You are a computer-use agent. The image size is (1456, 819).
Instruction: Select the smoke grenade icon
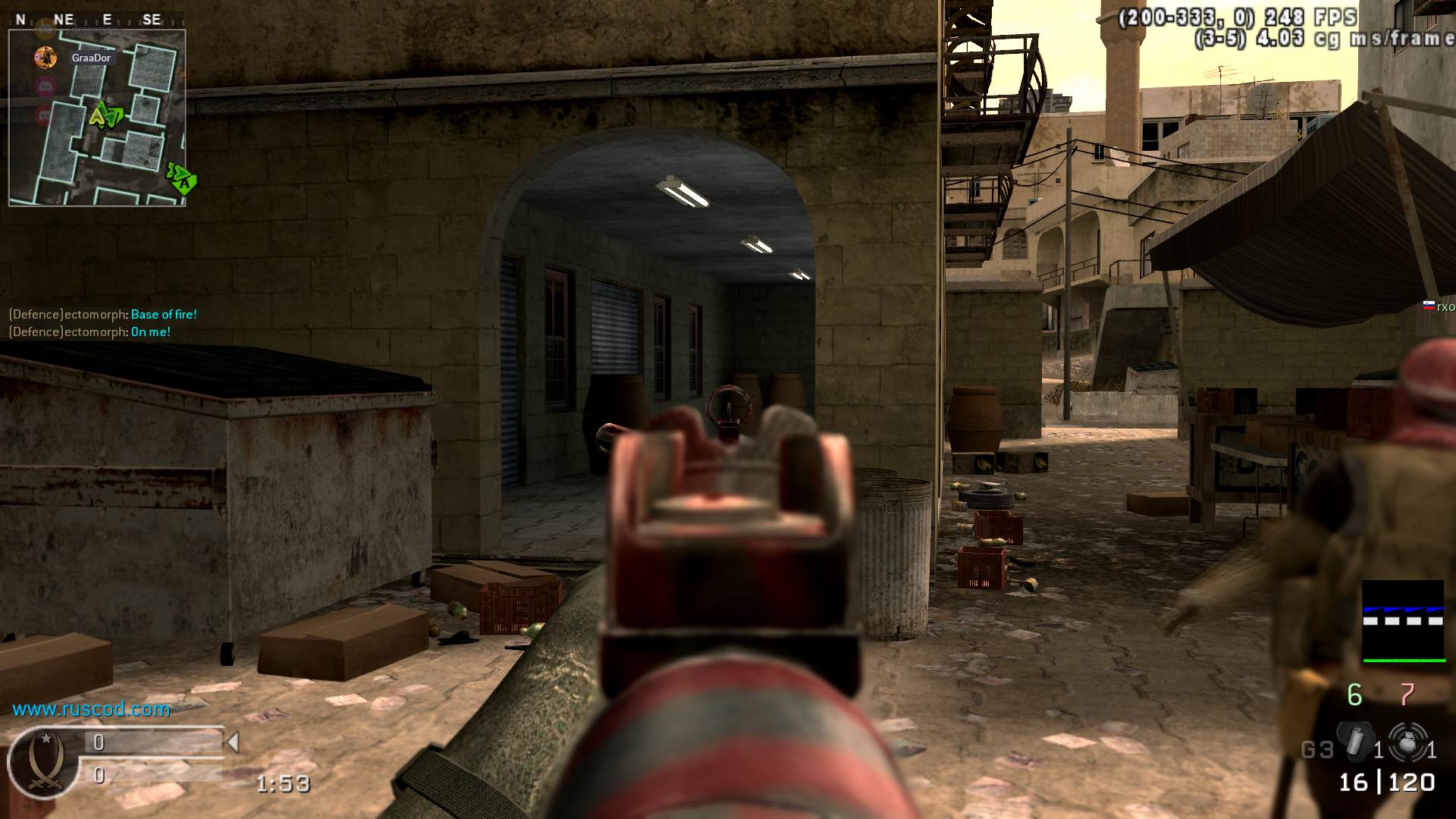(x=1356, y=742)
